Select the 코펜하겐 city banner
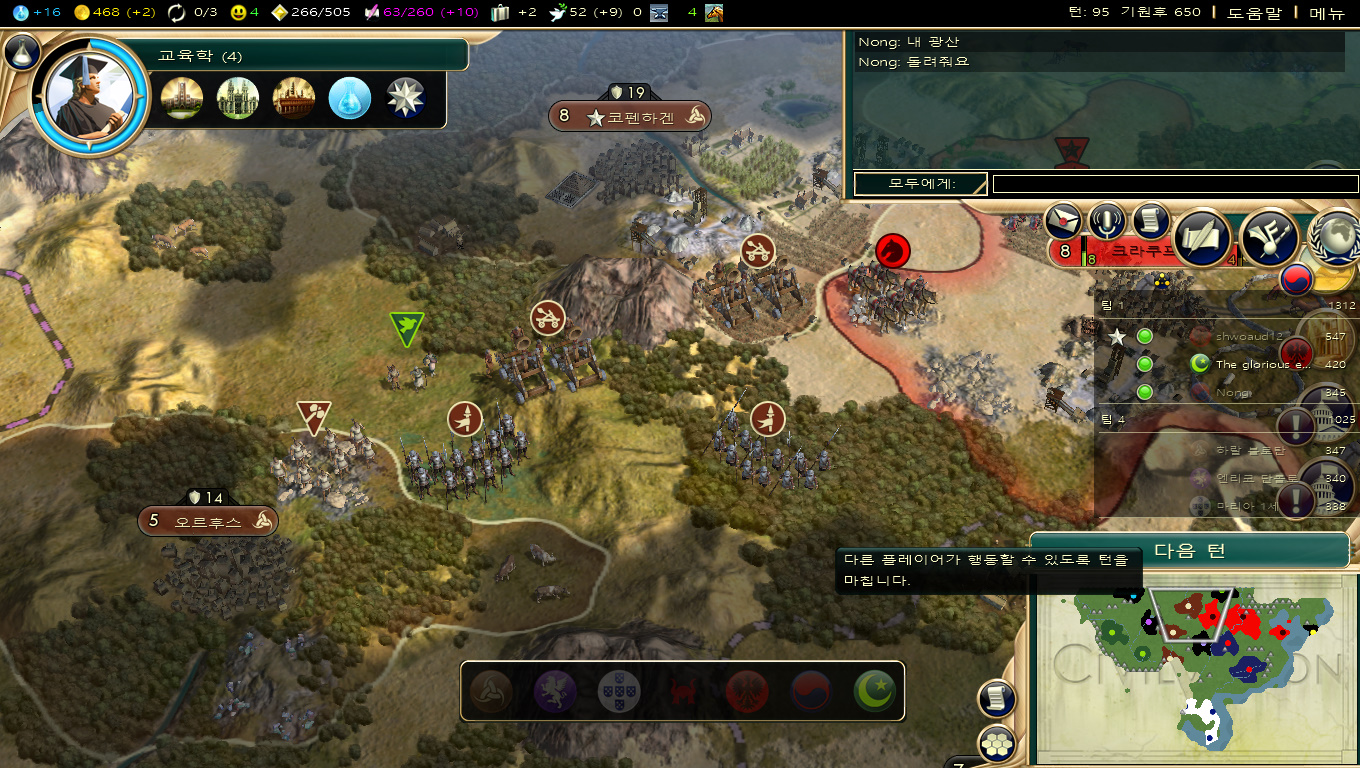The height and width of the screenshot is (768, 1360). (x=629, y=117)
